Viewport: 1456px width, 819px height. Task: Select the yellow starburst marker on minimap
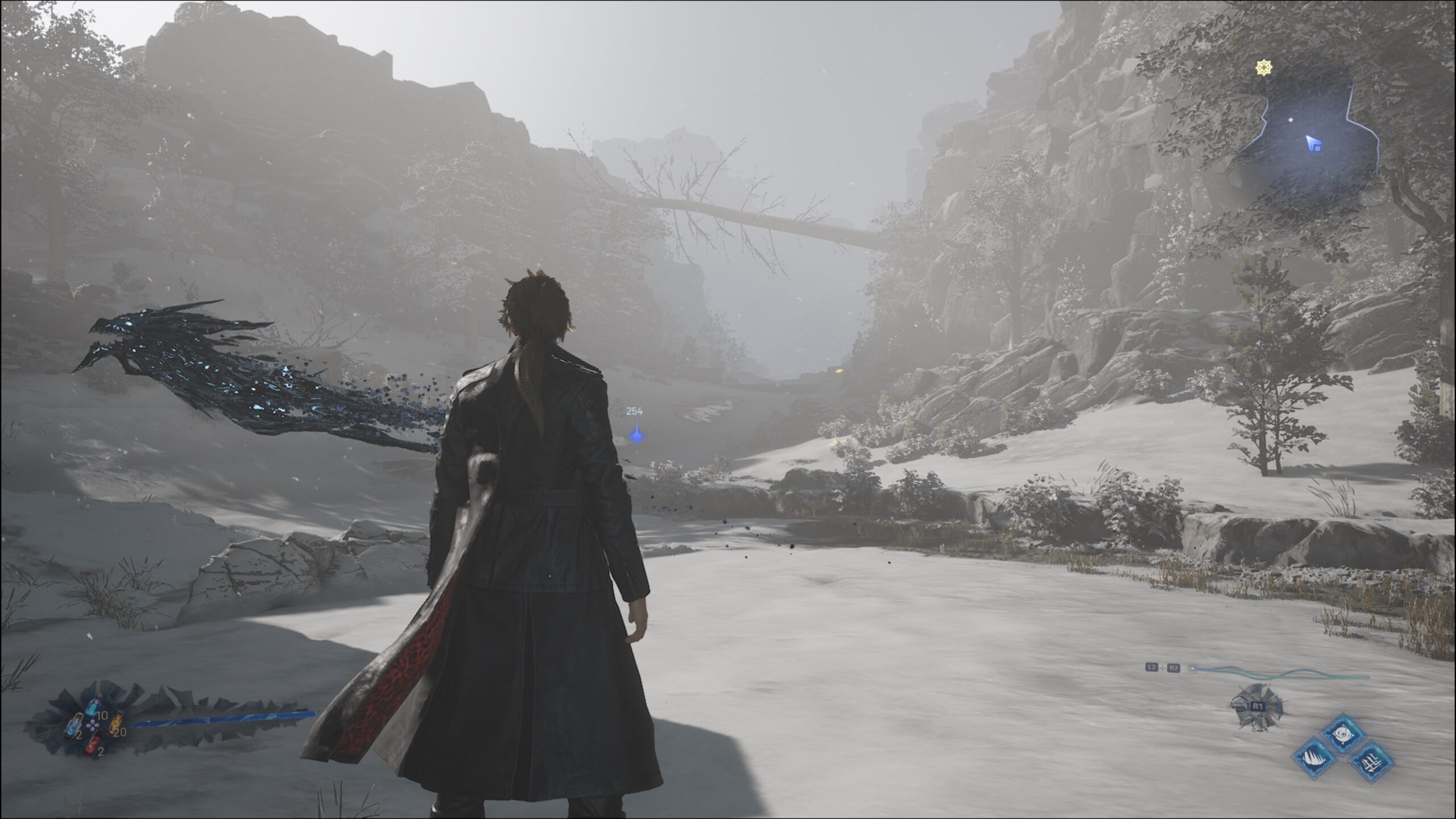(x=1263, y=68)
